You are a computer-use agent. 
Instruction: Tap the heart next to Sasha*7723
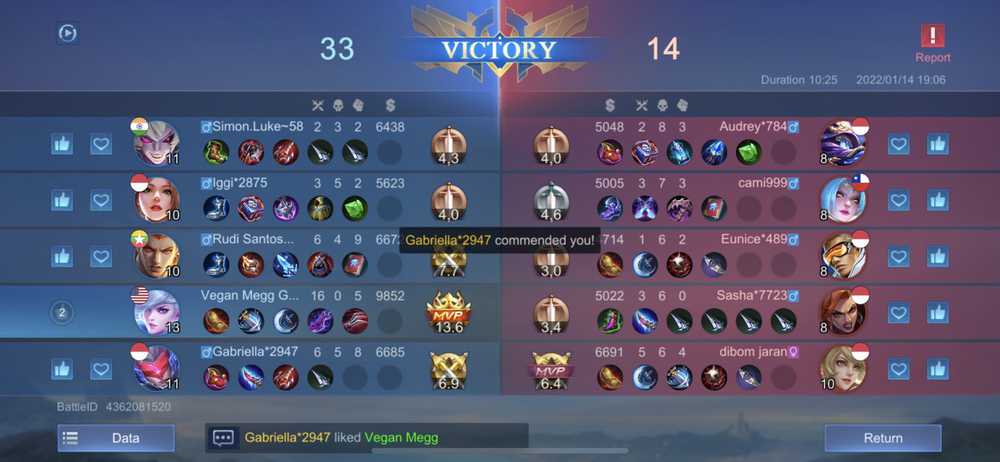899,313
